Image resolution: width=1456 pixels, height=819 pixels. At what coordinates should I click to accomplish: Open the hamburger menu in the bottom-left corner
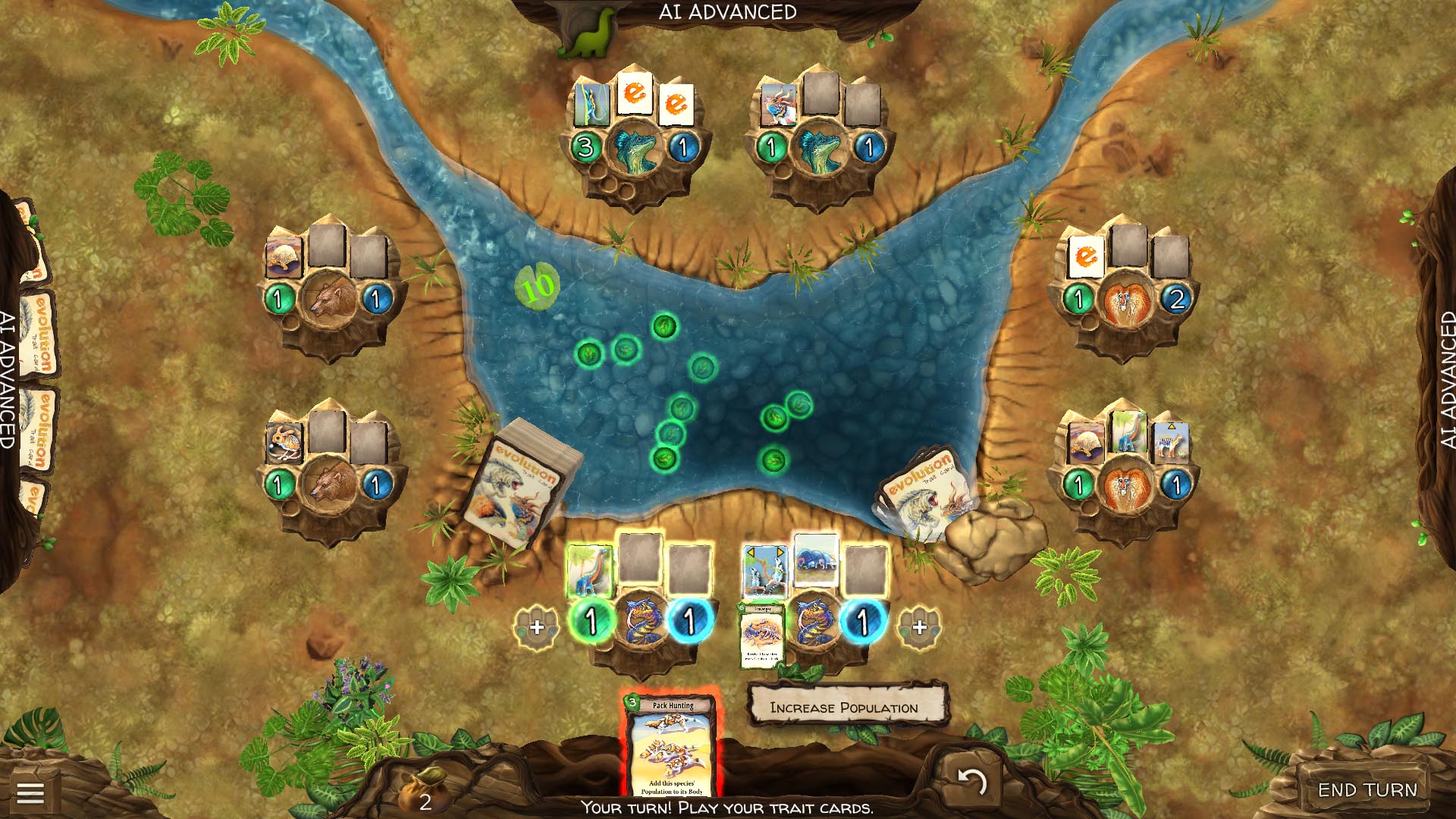tap(32, 793)
